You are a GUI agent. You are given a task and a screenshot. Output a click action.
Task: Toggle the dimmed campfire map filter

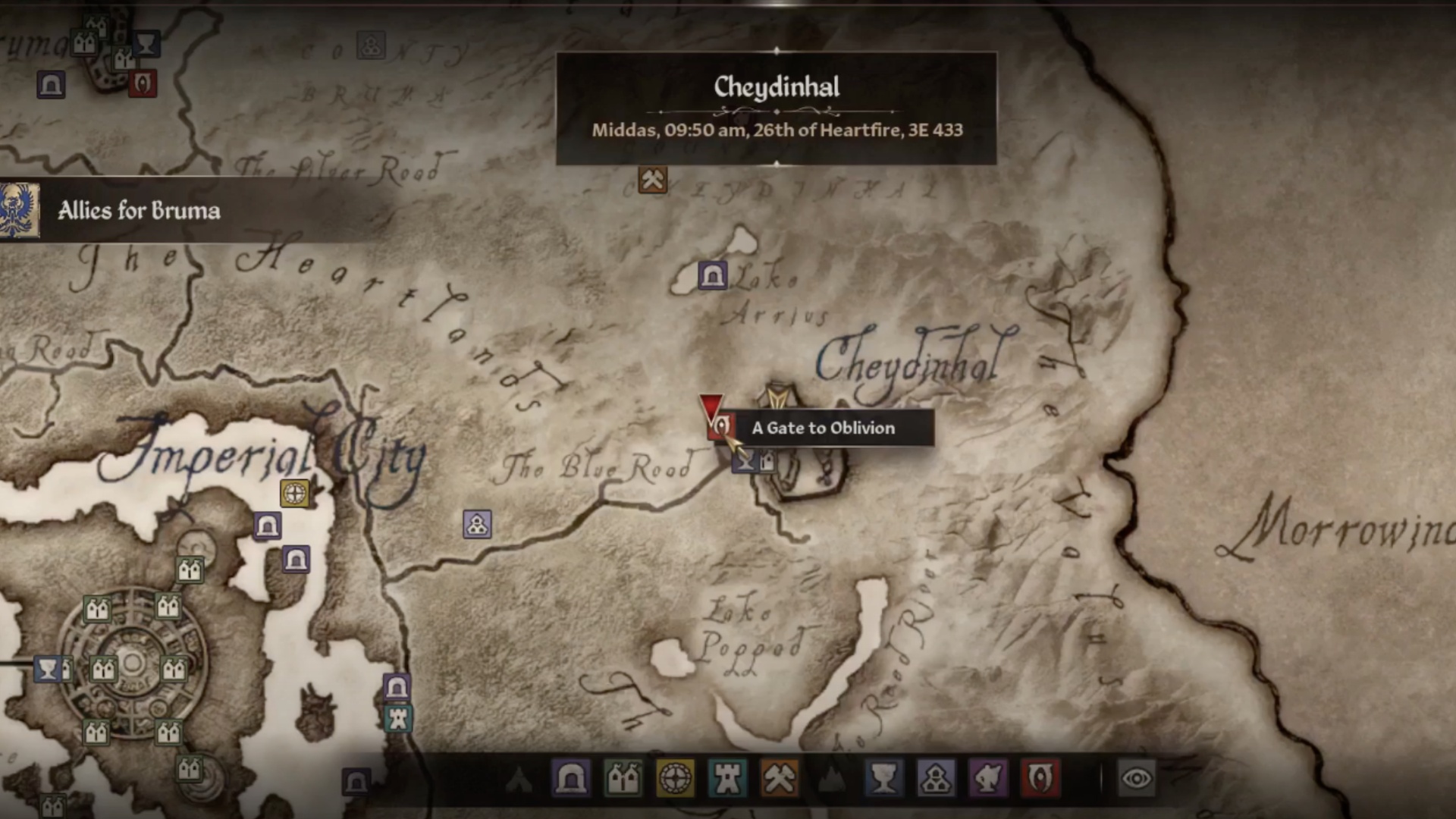click(831, 778)
